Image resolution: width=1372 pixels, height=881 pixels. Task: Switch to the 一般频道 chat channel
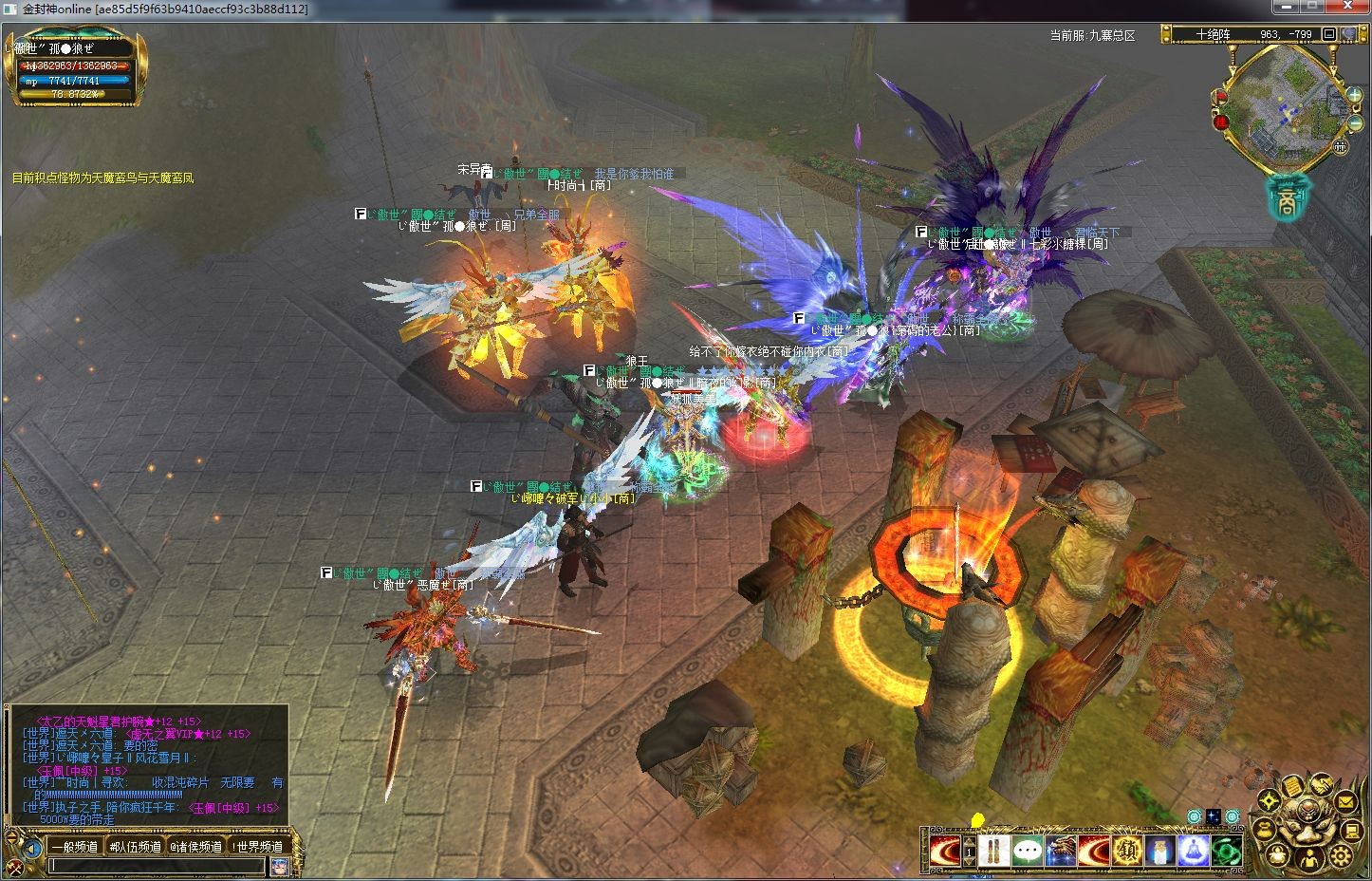click(x=74, y=847)
